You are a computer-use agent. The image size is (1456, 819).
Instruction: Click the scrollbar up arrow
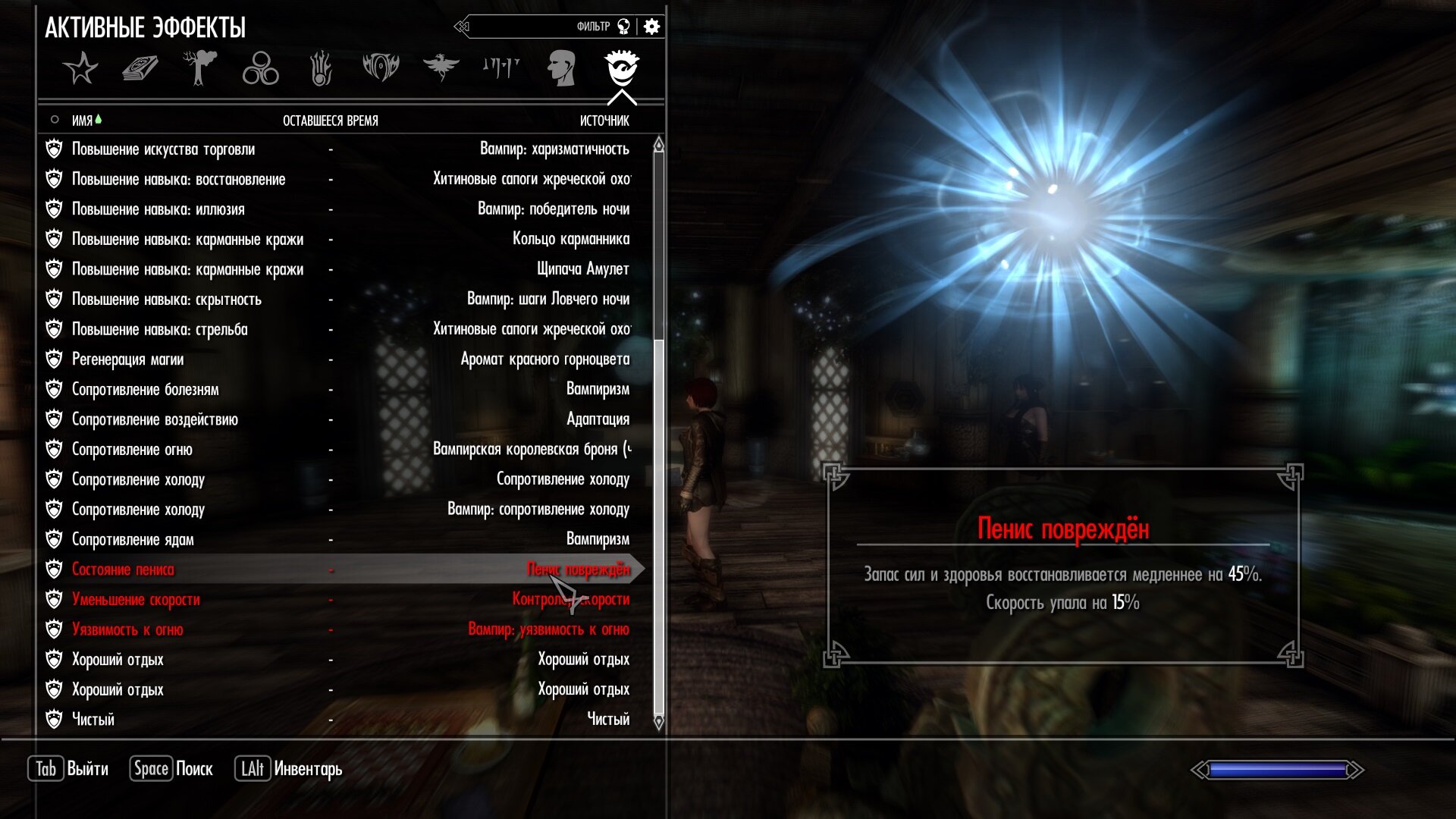(x=658, y=145)
